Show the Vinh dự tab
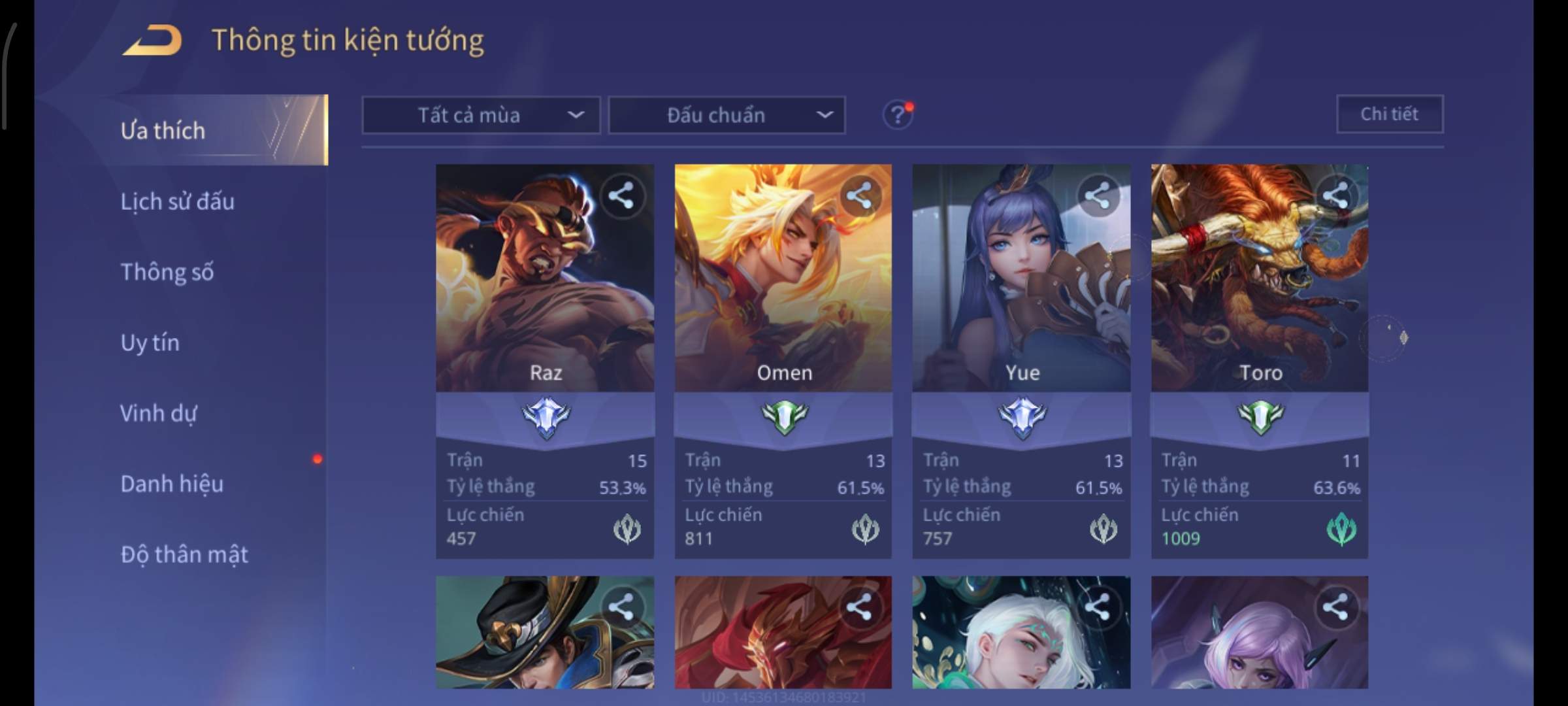The width and height of the screenshot is (1568, 706). (158, 413)
